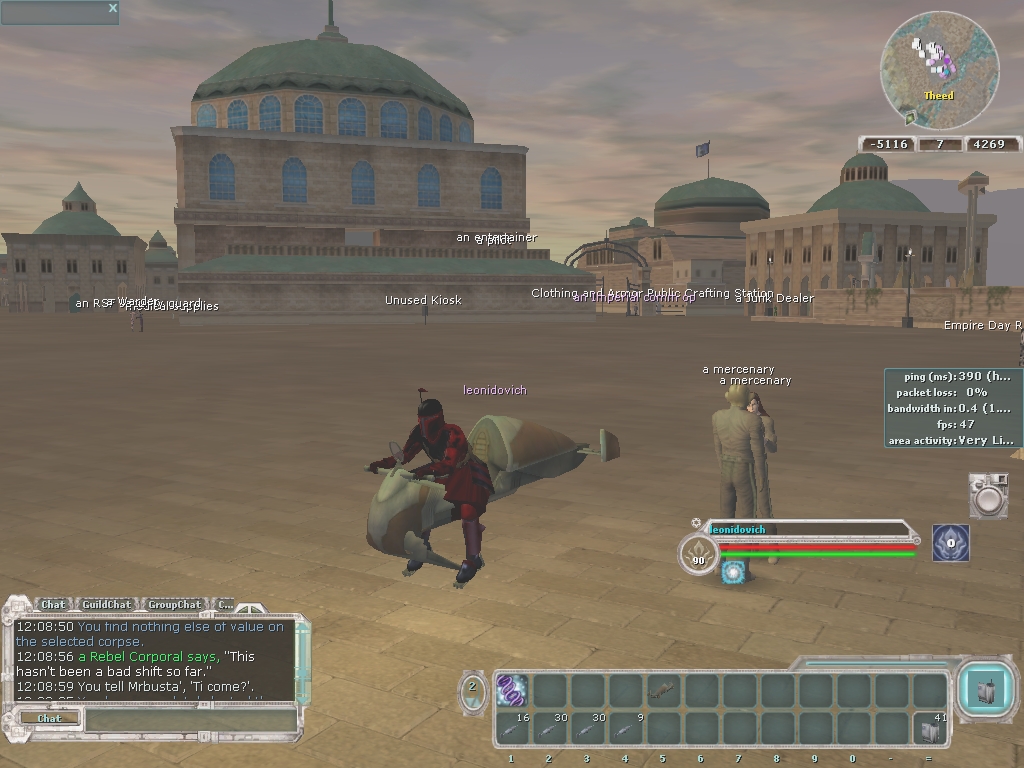Use the speeder vehicle hotbar slot
The width and height of the screenshot is (1024, 768).
[x=664, y=690]
